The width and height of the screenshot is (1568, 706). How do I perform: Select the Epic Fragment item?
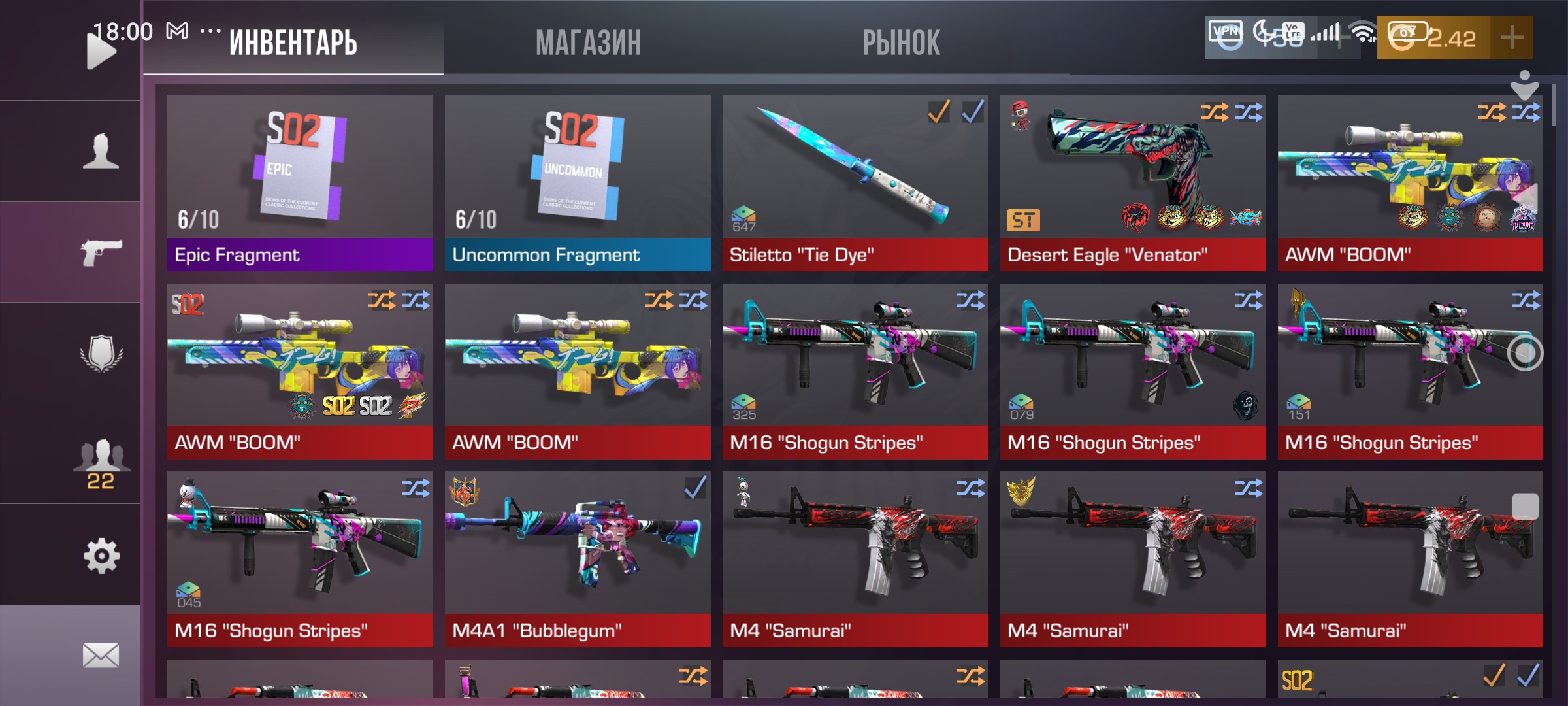click(x=300, y=183)
